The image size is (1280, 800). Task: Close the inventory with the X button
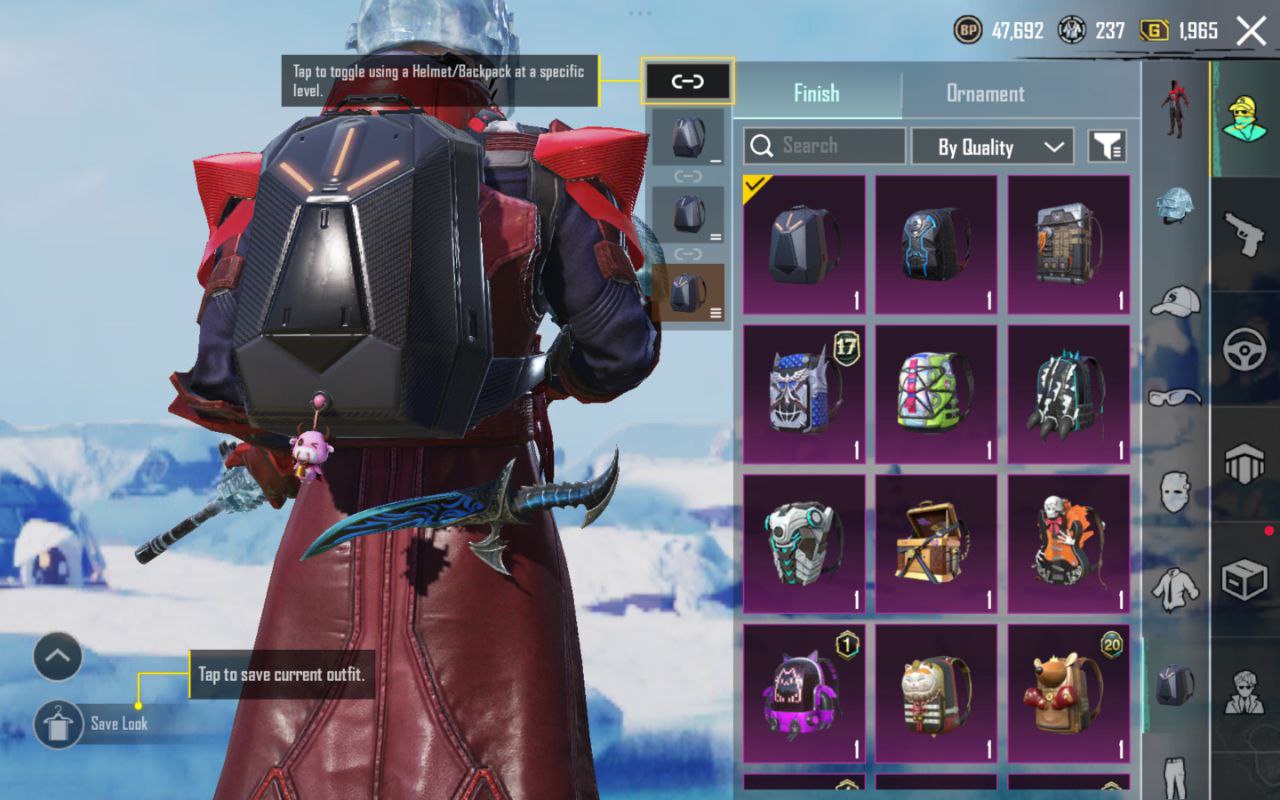pyautogui.click(x=1251, y=31)
